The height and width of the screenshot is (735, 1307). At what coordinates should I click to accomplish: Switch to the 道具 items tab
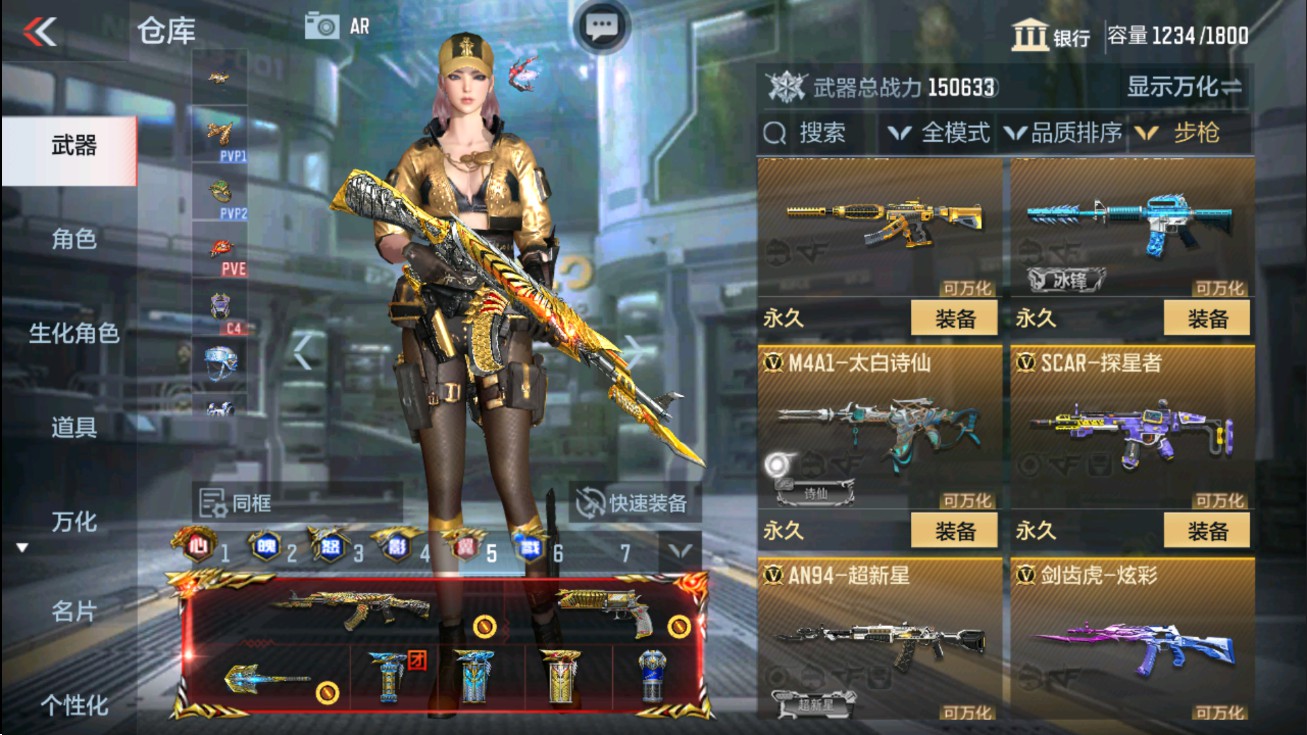[x=75, y=425]
